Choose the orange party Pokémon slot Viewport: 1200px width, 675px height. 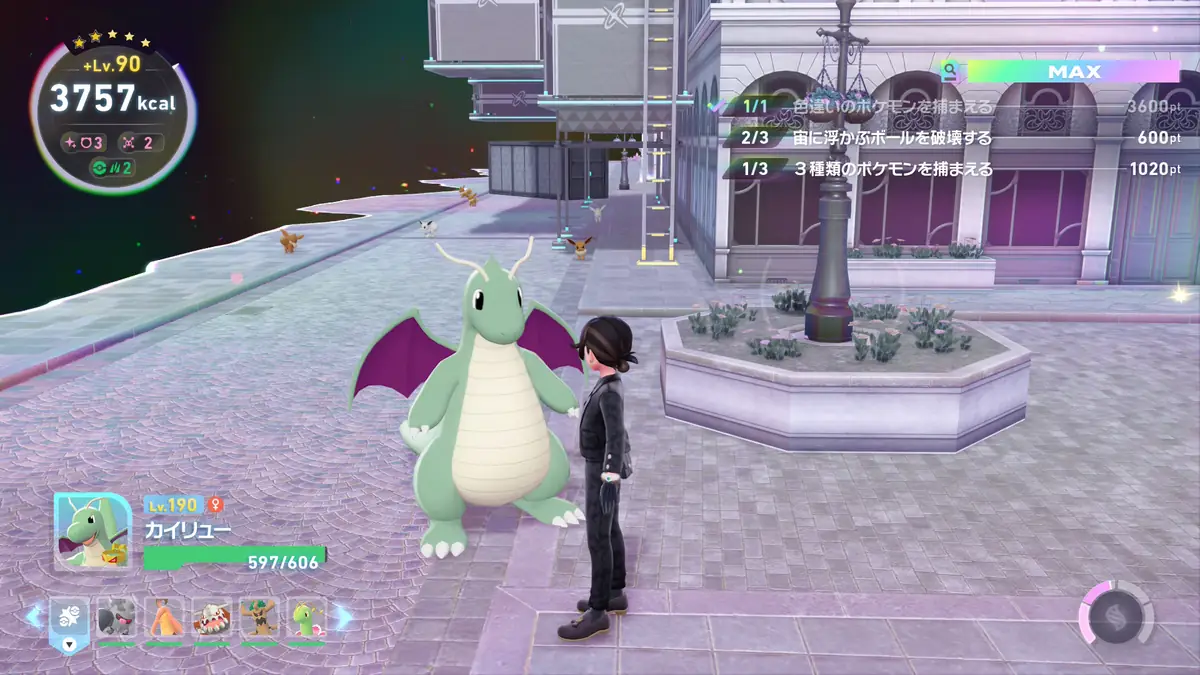(164, 619)
